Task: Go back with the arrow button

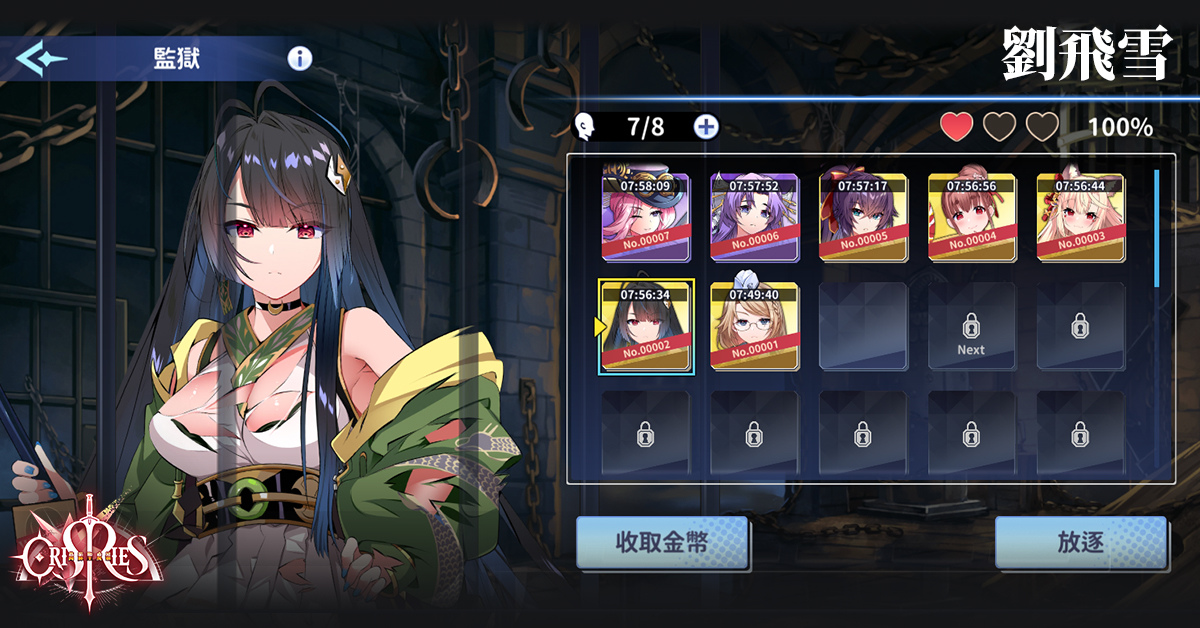Action: point(41,58)
